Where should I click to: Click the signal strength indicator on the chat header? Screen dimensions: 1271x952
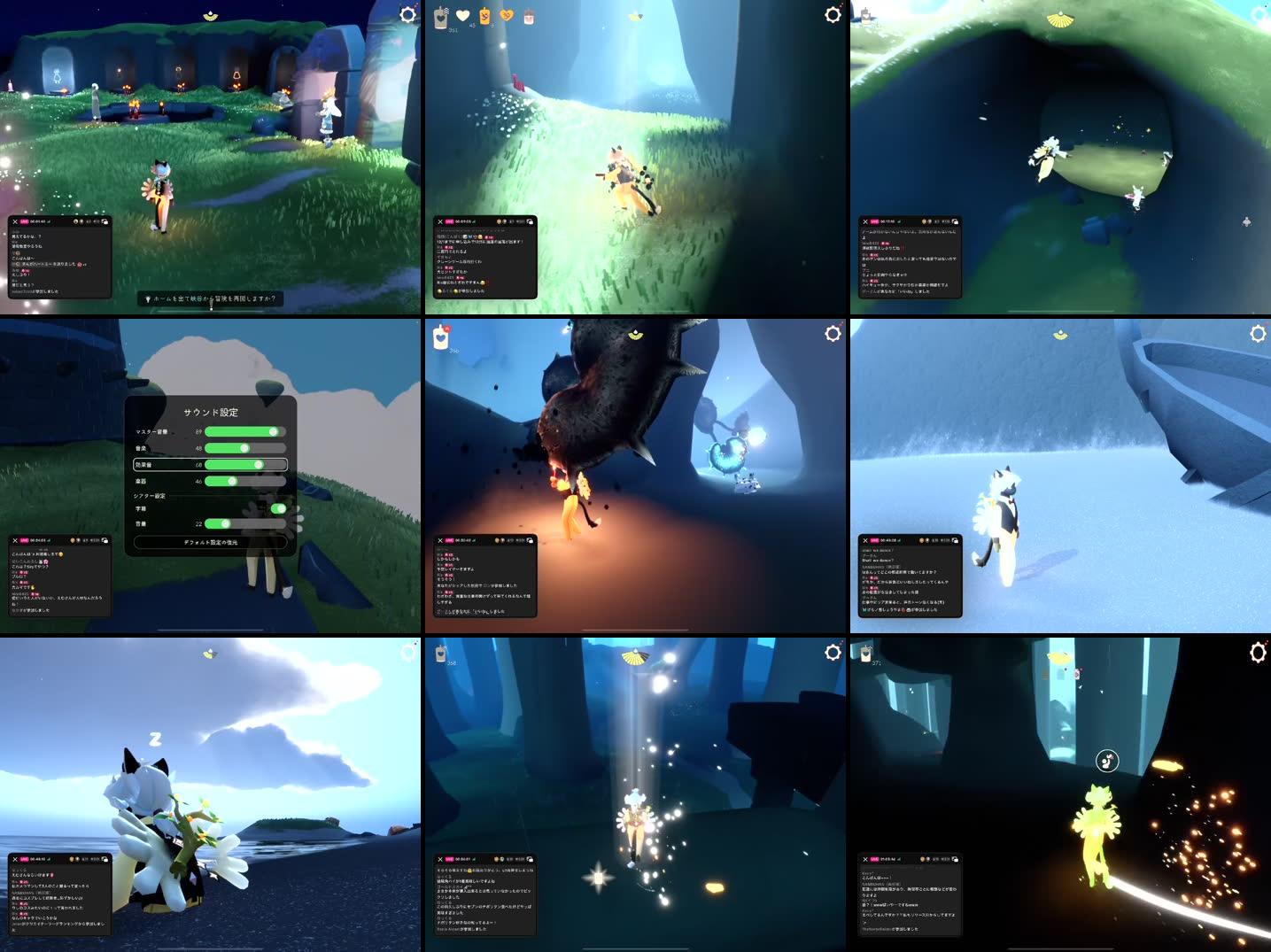(50, 221)
